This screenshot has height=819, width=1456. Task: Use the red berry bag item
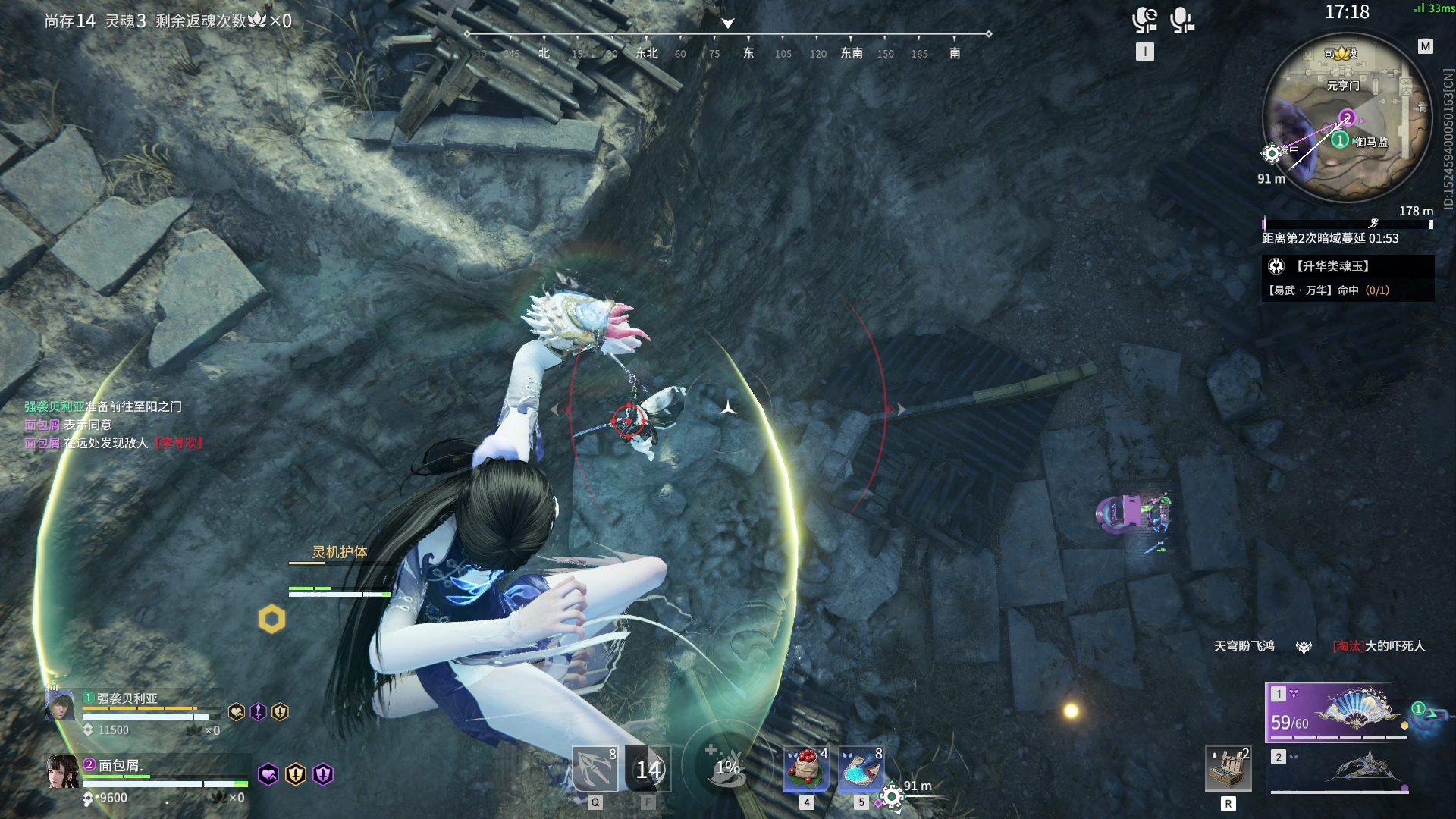point(806,768)
